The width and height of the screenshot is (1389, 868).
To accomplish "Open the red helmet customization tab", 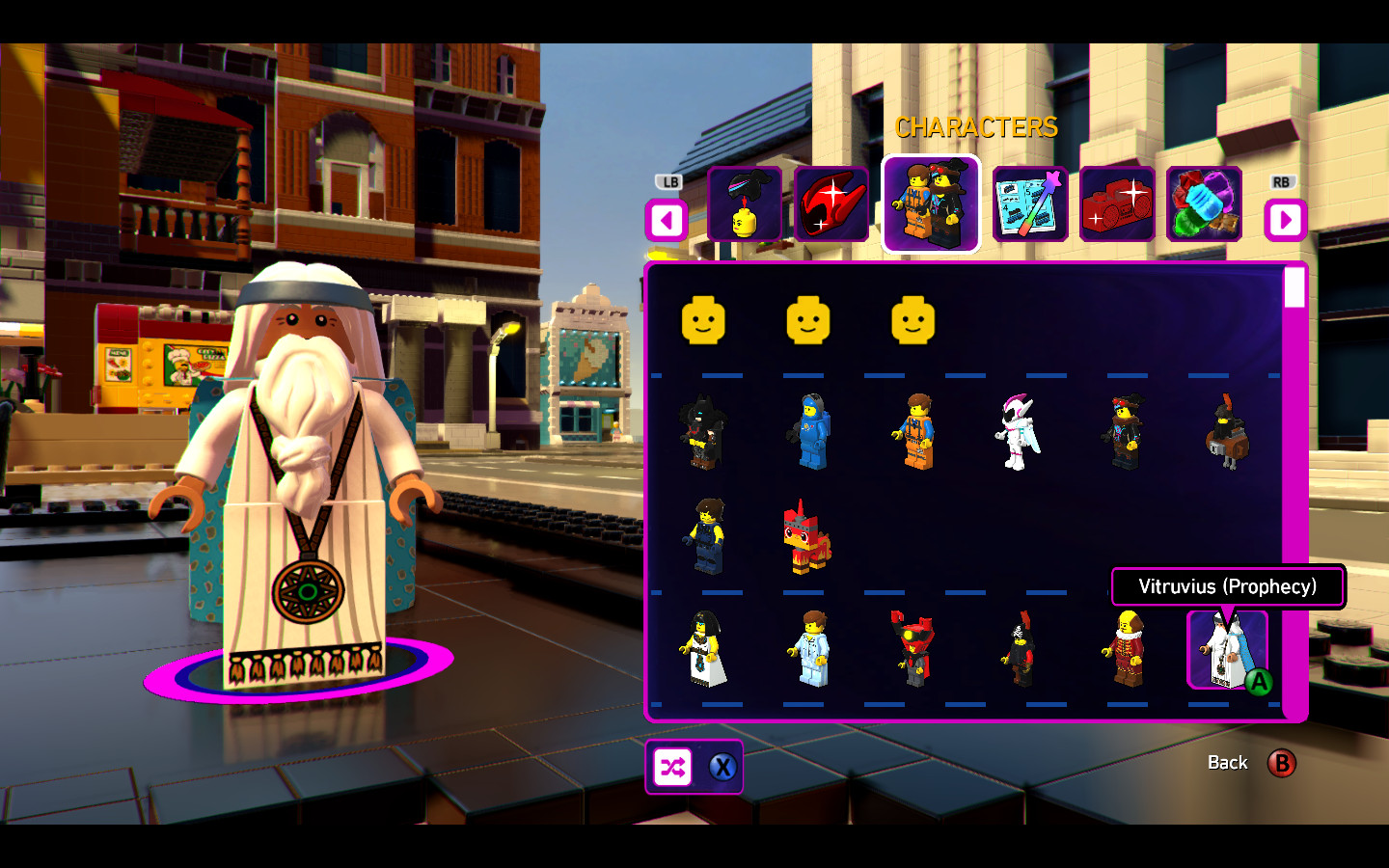I will tap(832, 204).
